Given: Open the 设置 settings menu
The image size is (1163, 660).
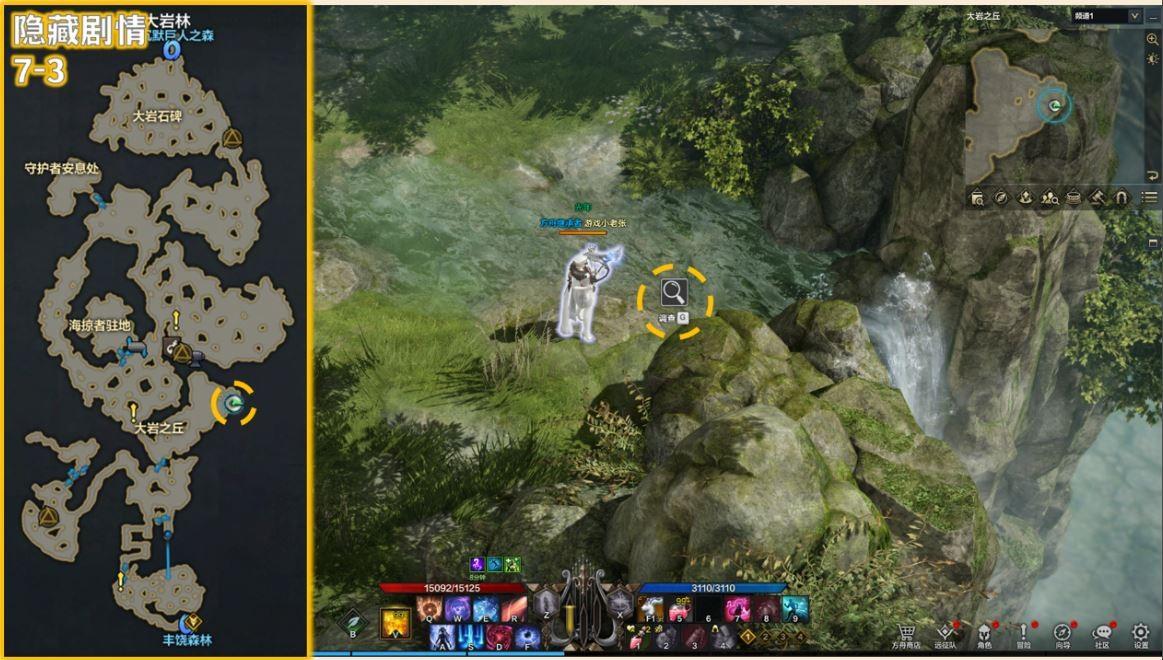Looking at the screenshot, I should (x=1140, y=634).
